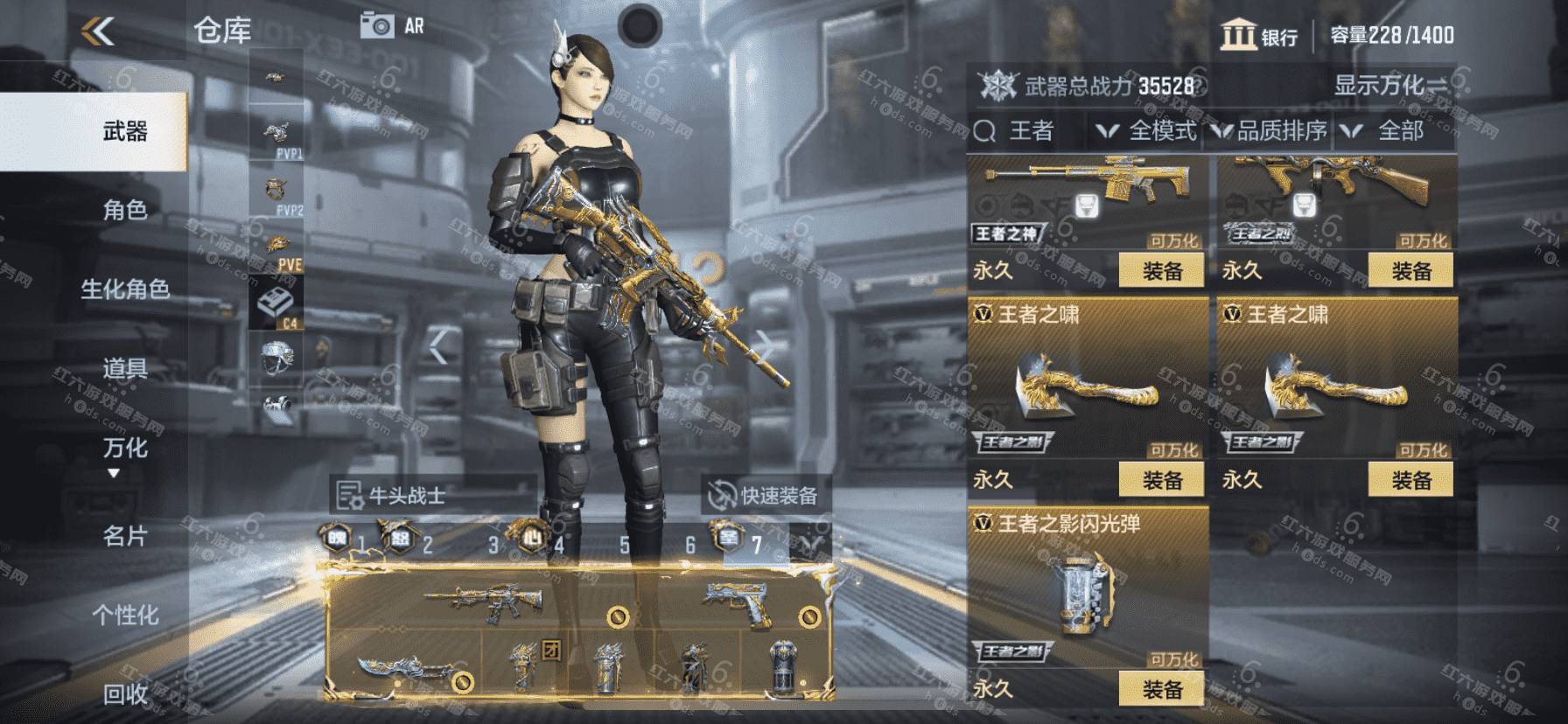1568x724 pixels.
Task: Open the 回收 recycle tab
Action: 124,694
